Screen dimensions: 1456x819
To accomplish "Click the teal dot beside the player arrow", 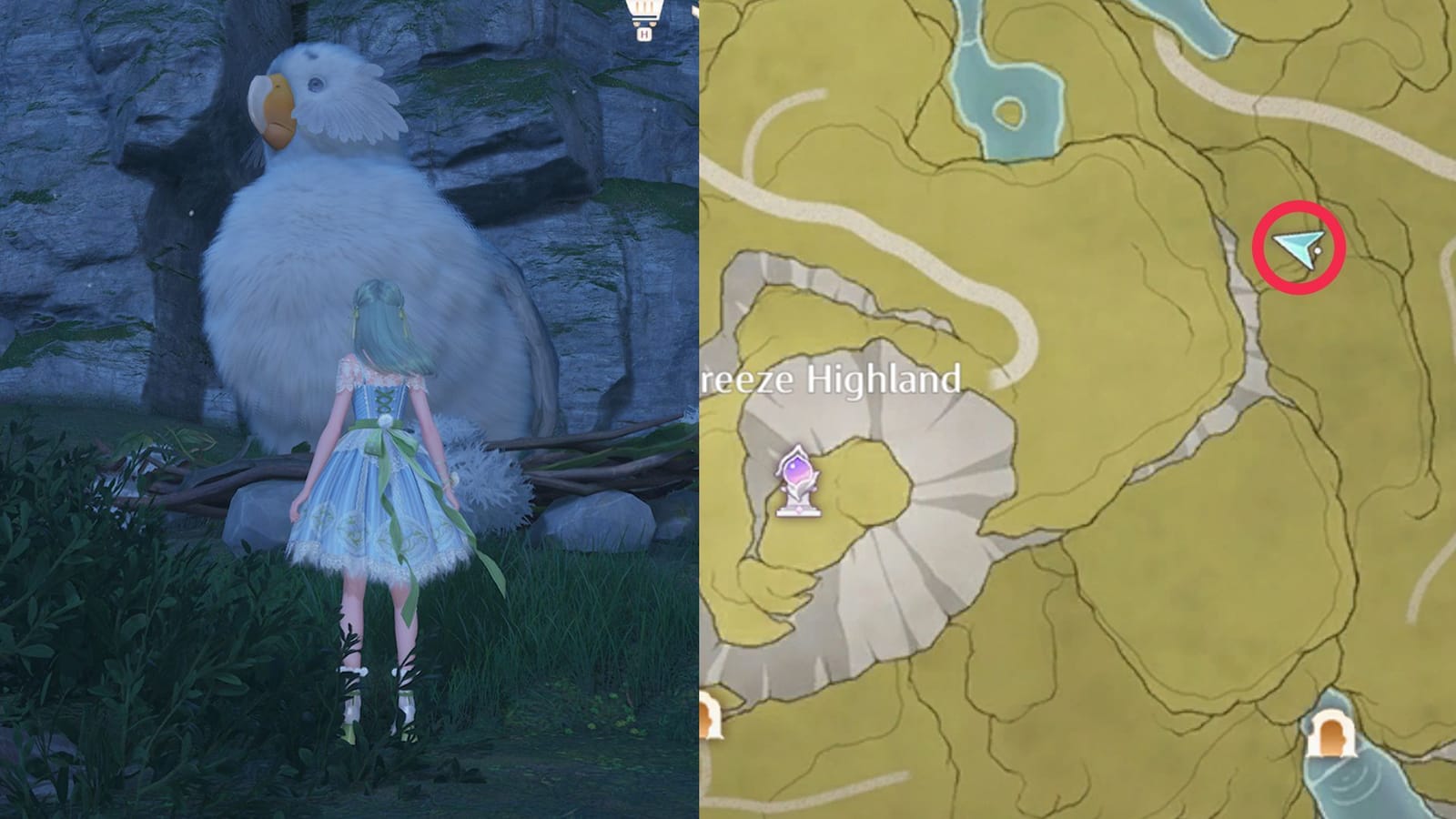I will click(1317, 250).
